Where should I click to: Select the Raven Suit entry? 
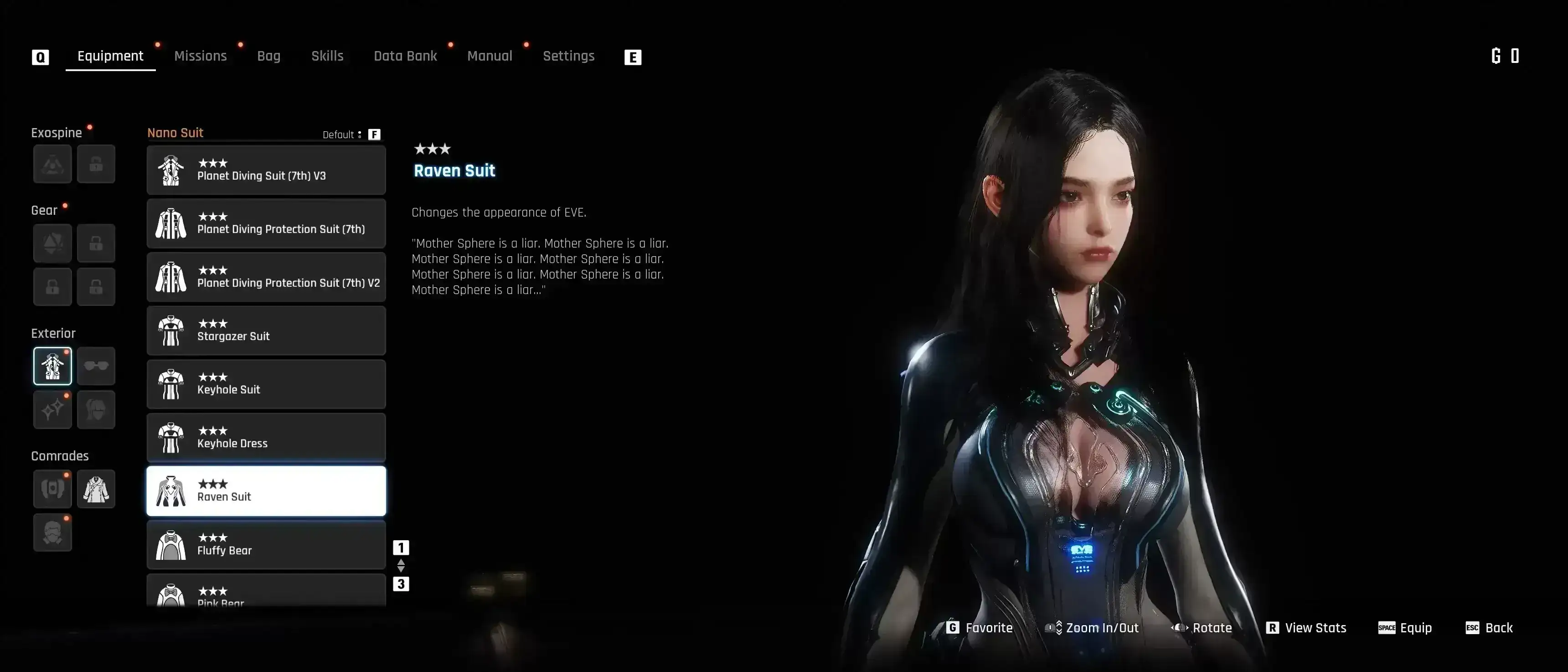[x=266, y=491]
